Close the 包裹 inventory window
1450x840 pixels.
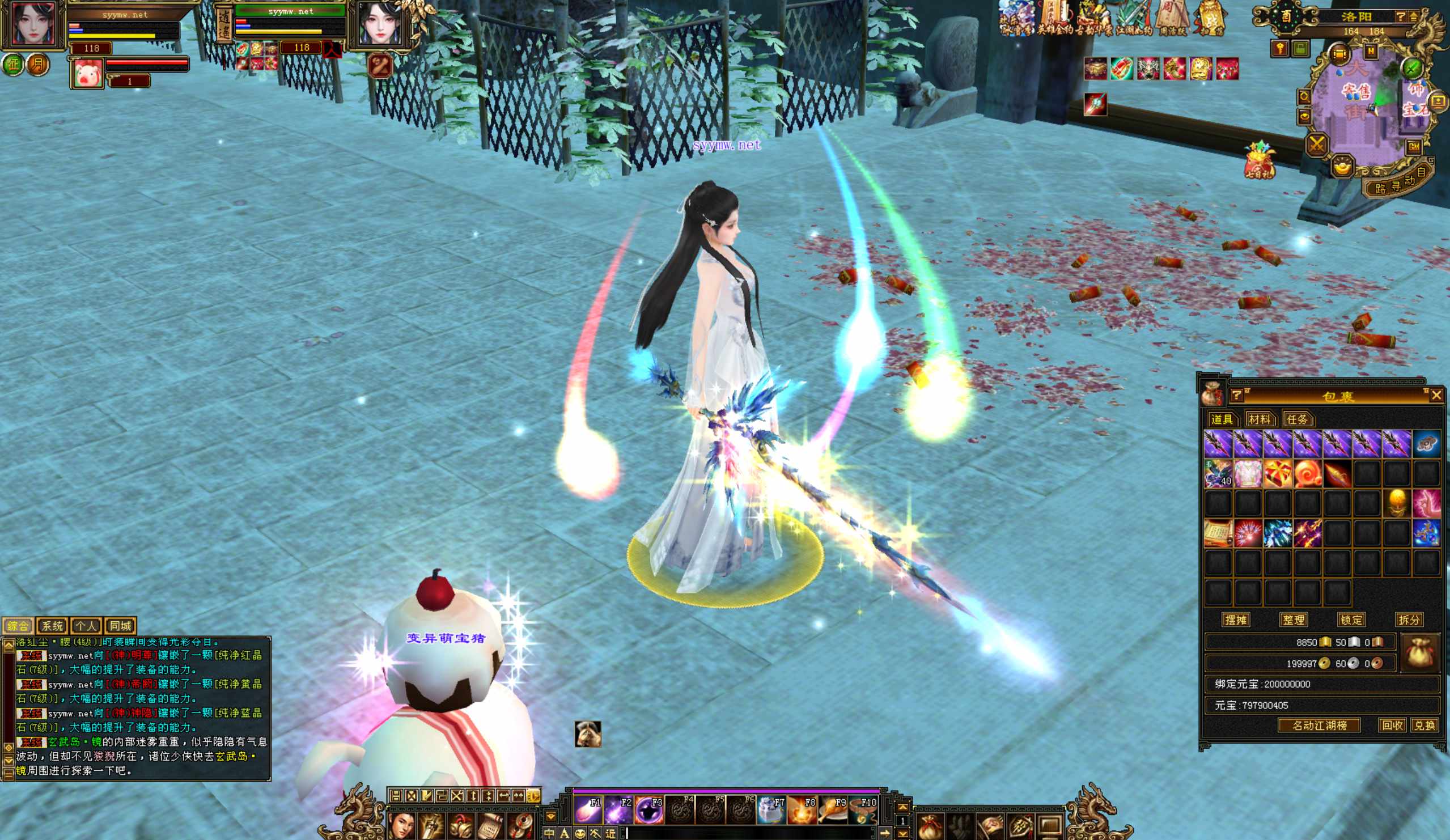1436,394
